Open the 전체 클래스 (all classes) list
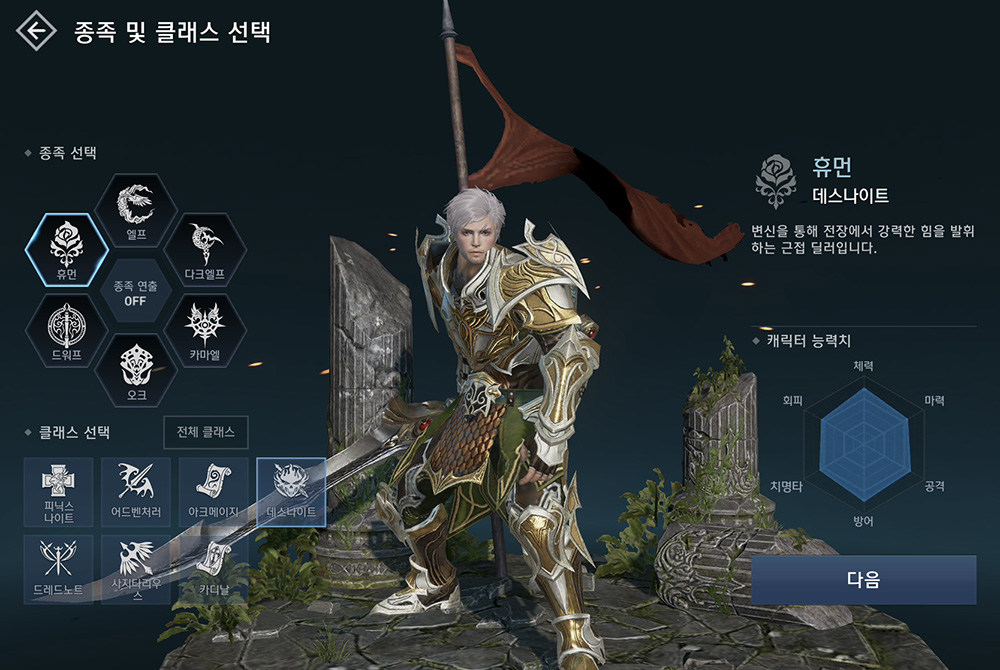1000x670 pixels. point(205,432)
